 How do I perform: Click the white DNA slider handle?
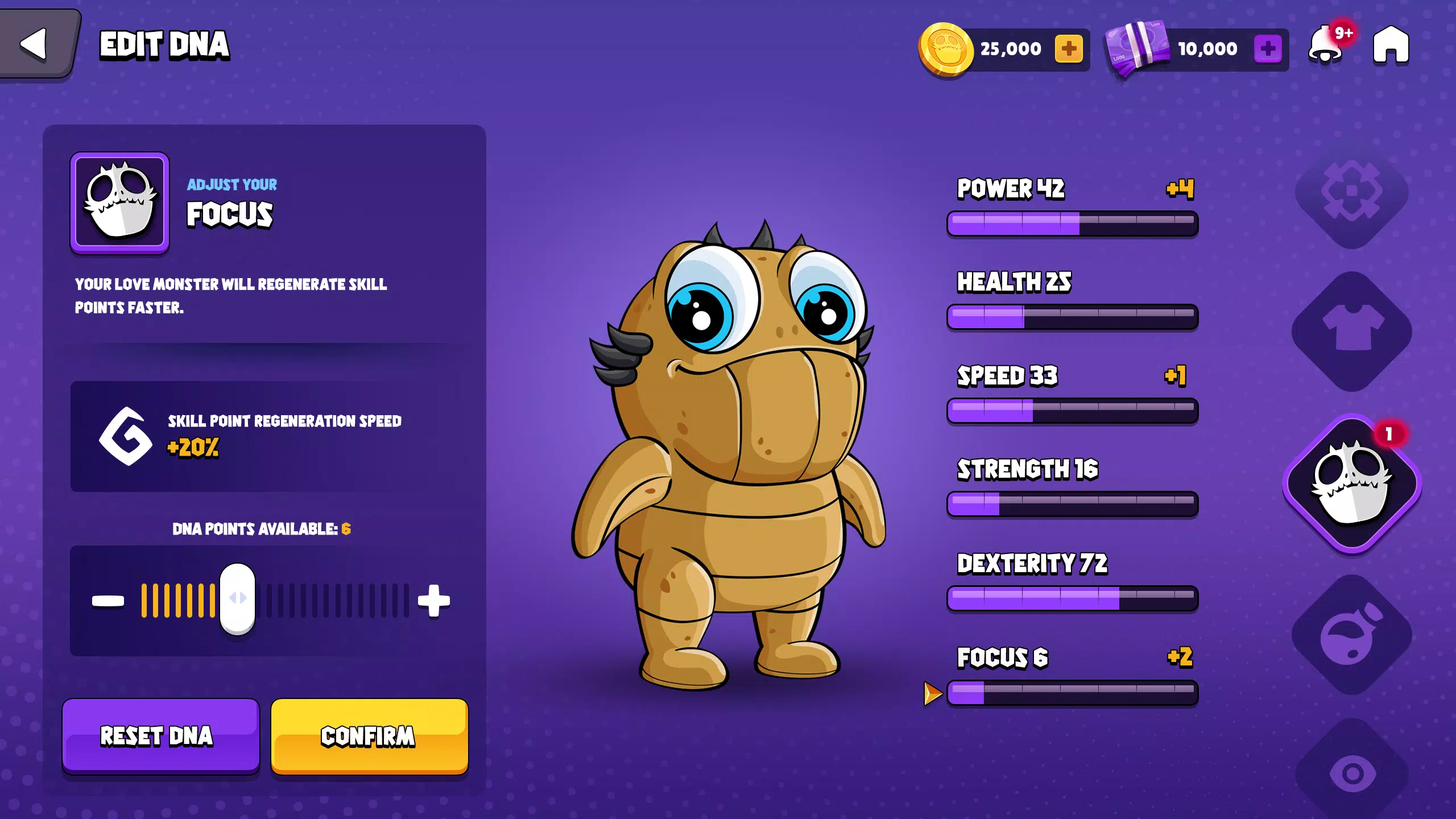(238, 598)
